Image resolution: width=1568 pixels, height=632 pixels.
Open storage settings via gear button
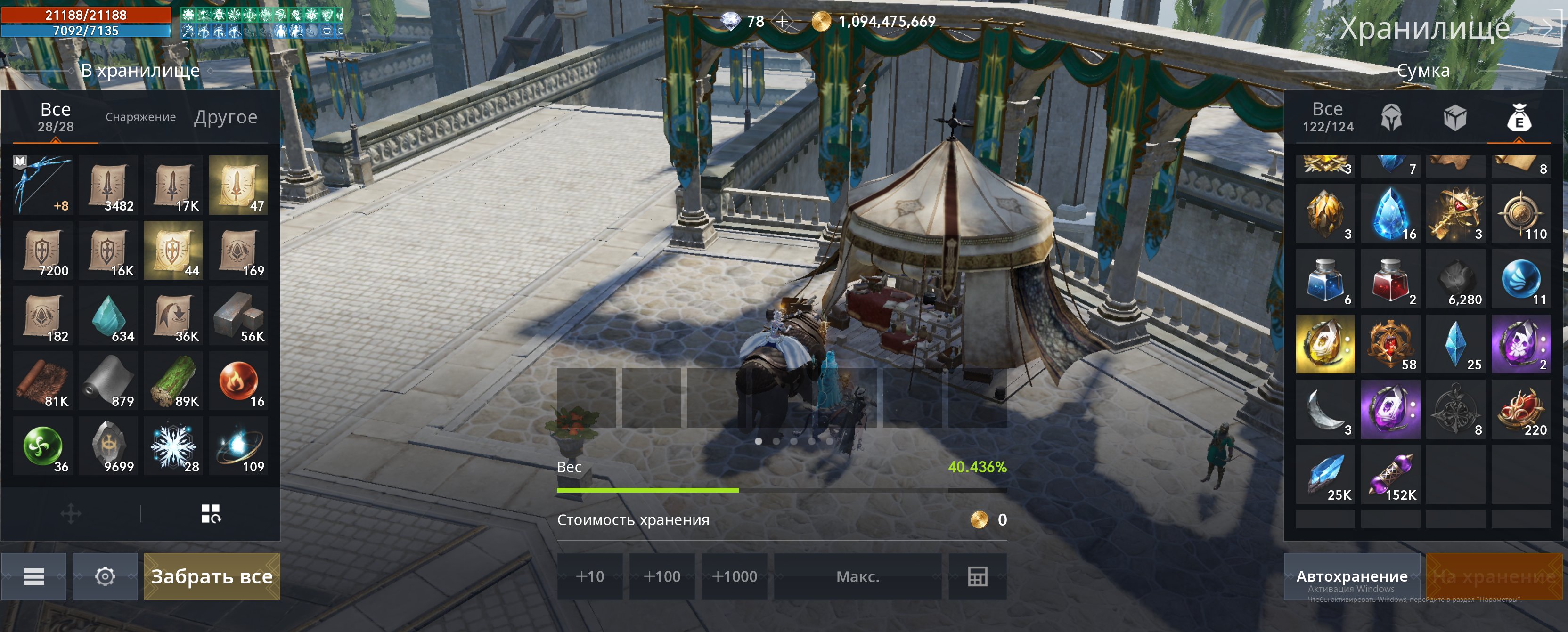tap(106, 576)
